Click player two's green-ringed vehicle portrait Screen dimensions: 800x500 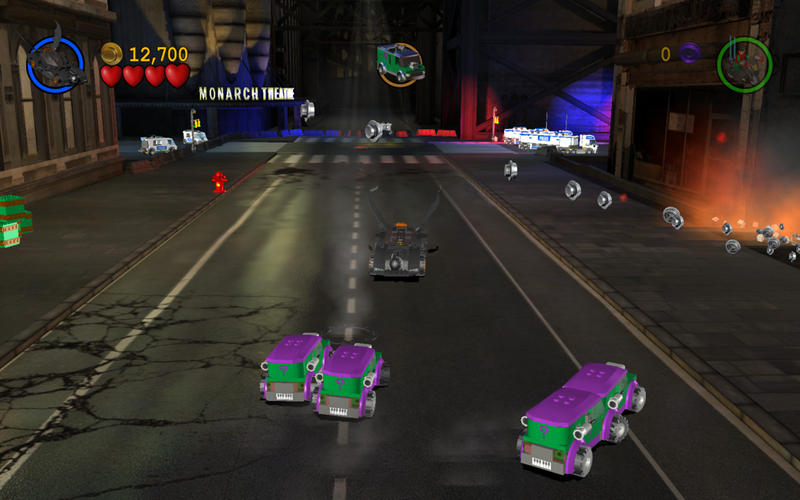click(744, 62)
